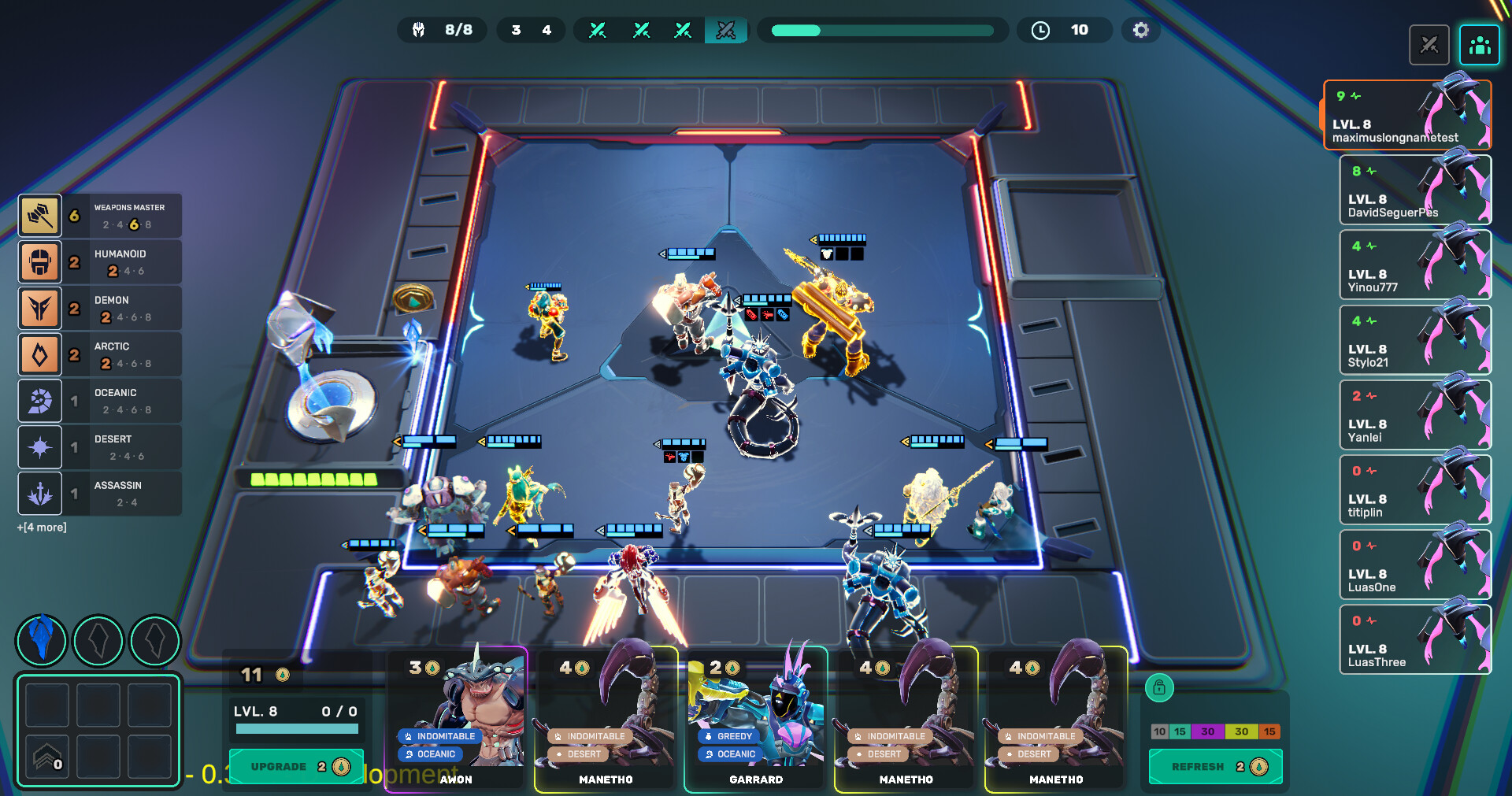Click the XP progress bar under LVL. 8
1512x796 pixels.
click(295, 729)
